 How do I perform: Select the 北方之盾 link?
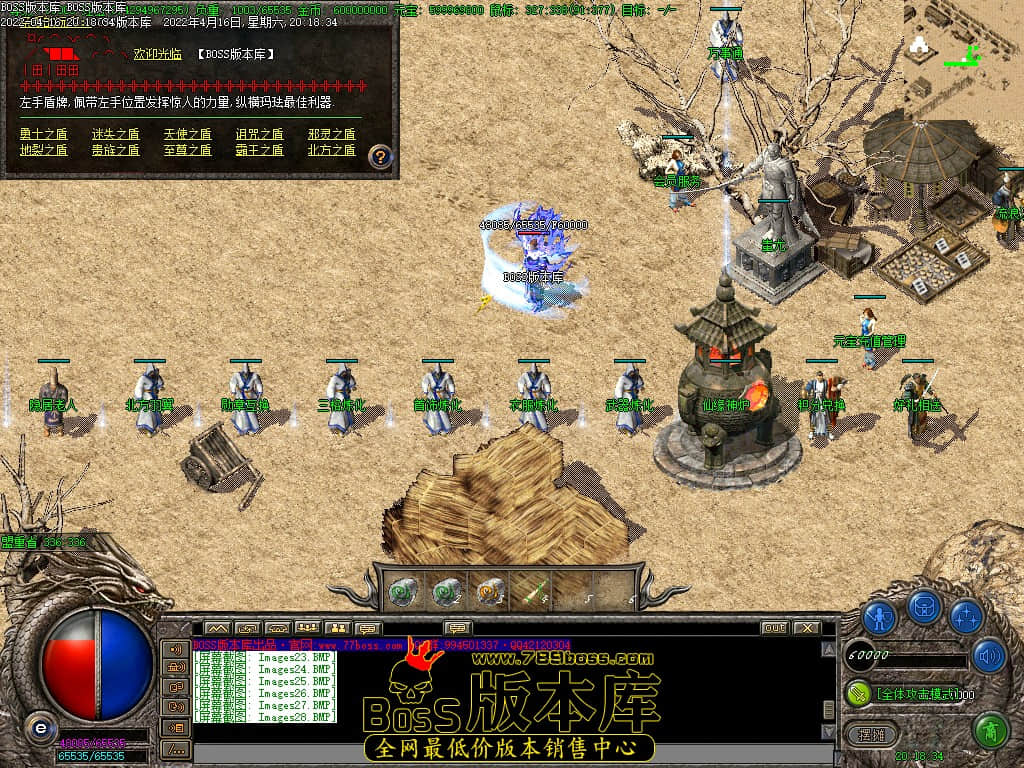331,150
